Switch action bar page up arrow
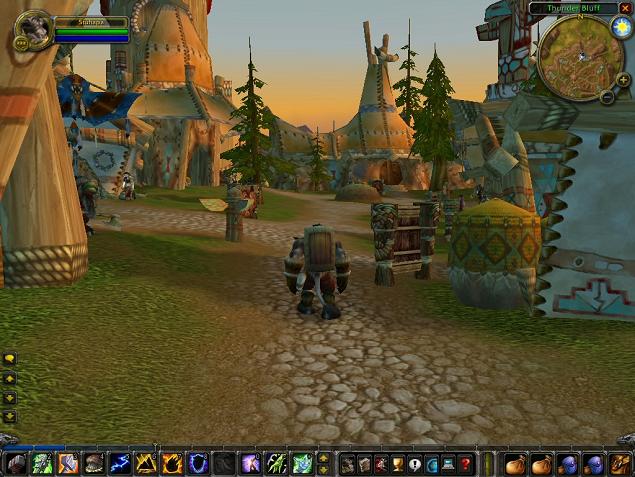This screenshot has width=635, height=477. point(323,458)
